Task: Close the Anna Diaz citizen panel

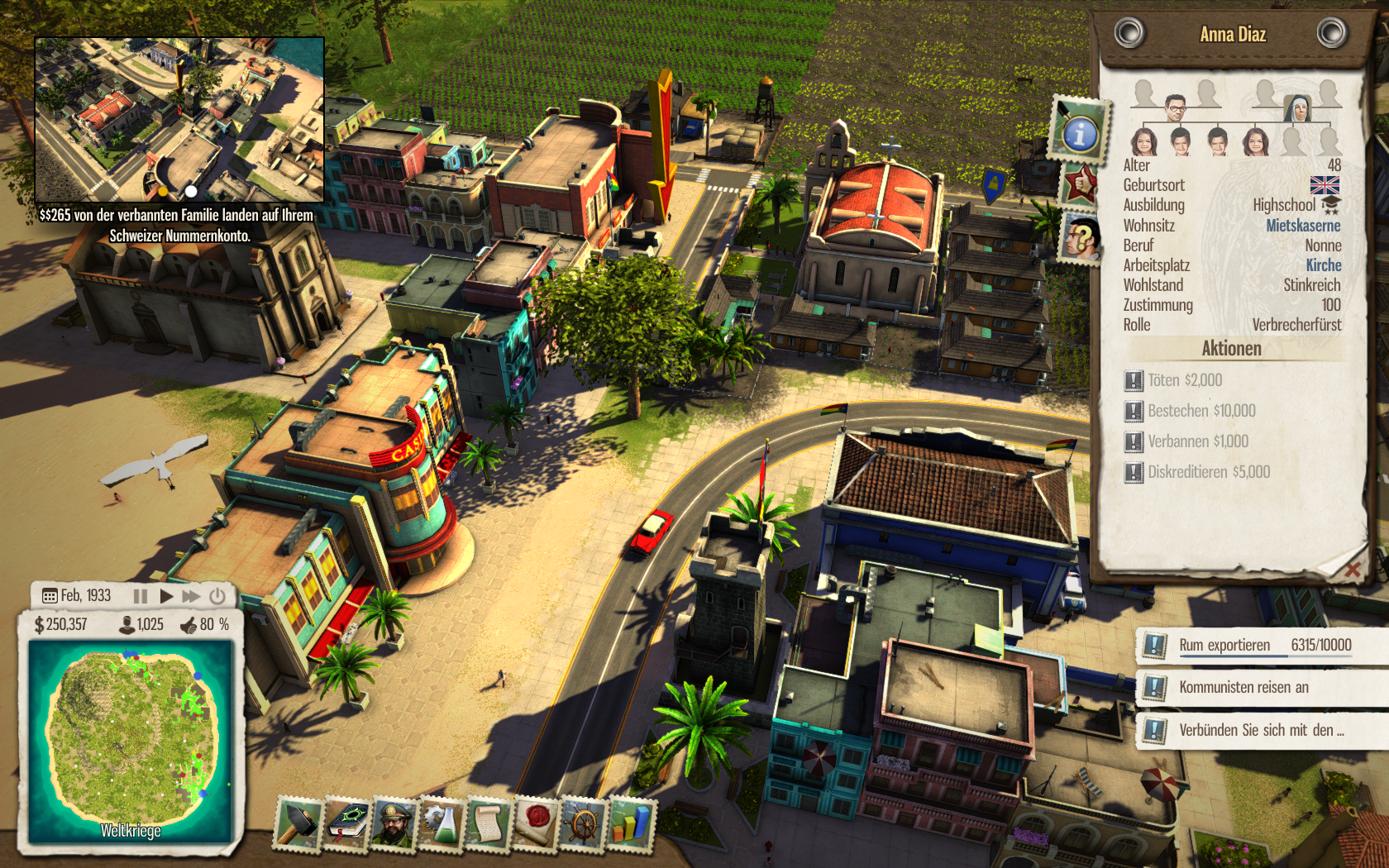Action: 1353,569
